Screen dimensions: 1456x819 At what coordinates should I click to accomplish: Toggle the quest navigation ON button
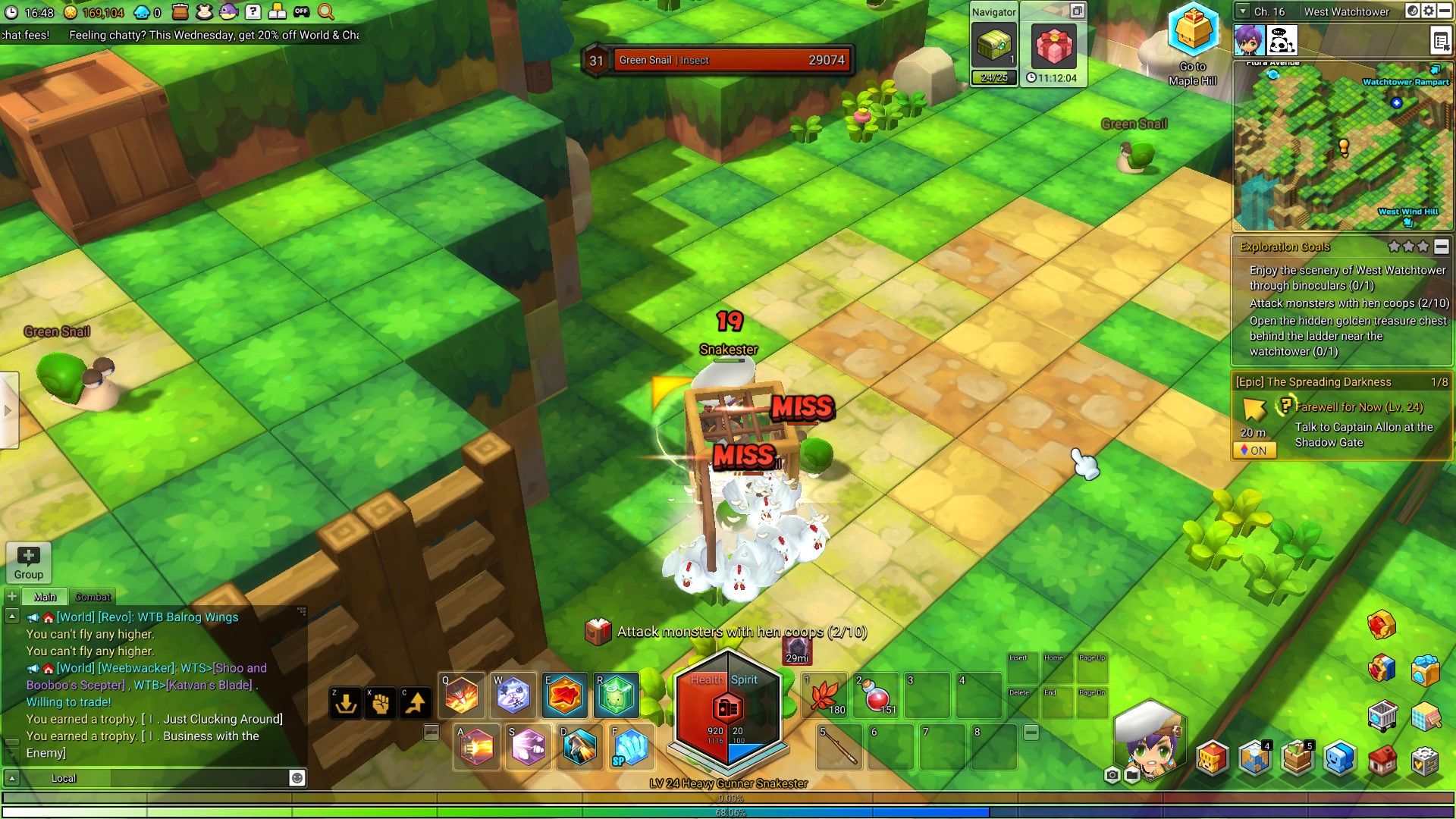[1254, 450]
